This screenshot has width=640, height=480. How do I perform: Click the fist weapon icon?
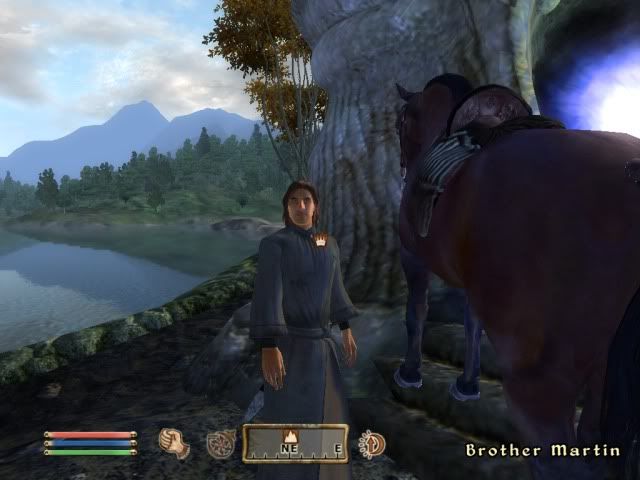pos(174,443)
